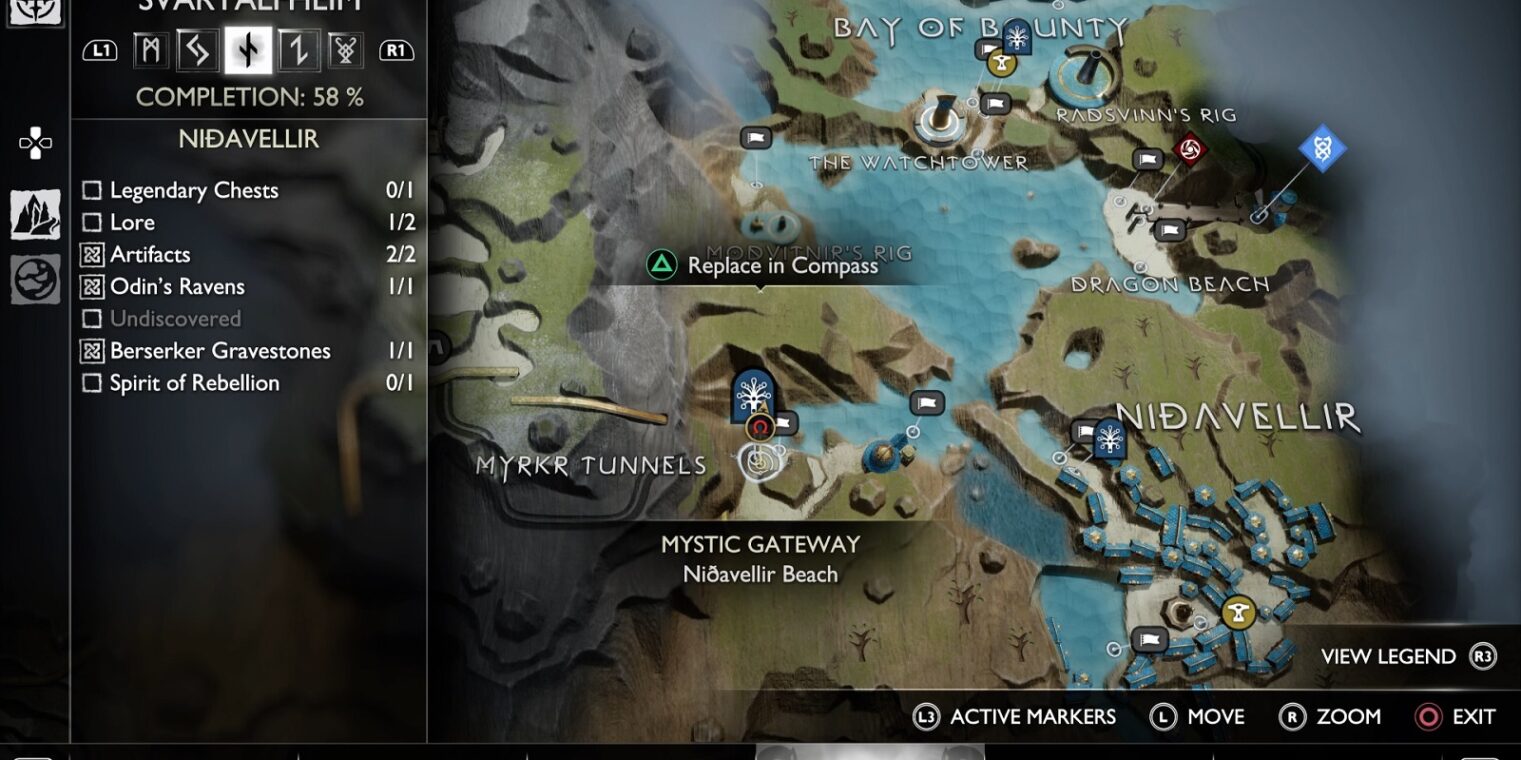Image resolution: width=1521 pixels, height=760 pixels.
Task: Choose the Odin's Ravens entry
Action: point(248,286)
